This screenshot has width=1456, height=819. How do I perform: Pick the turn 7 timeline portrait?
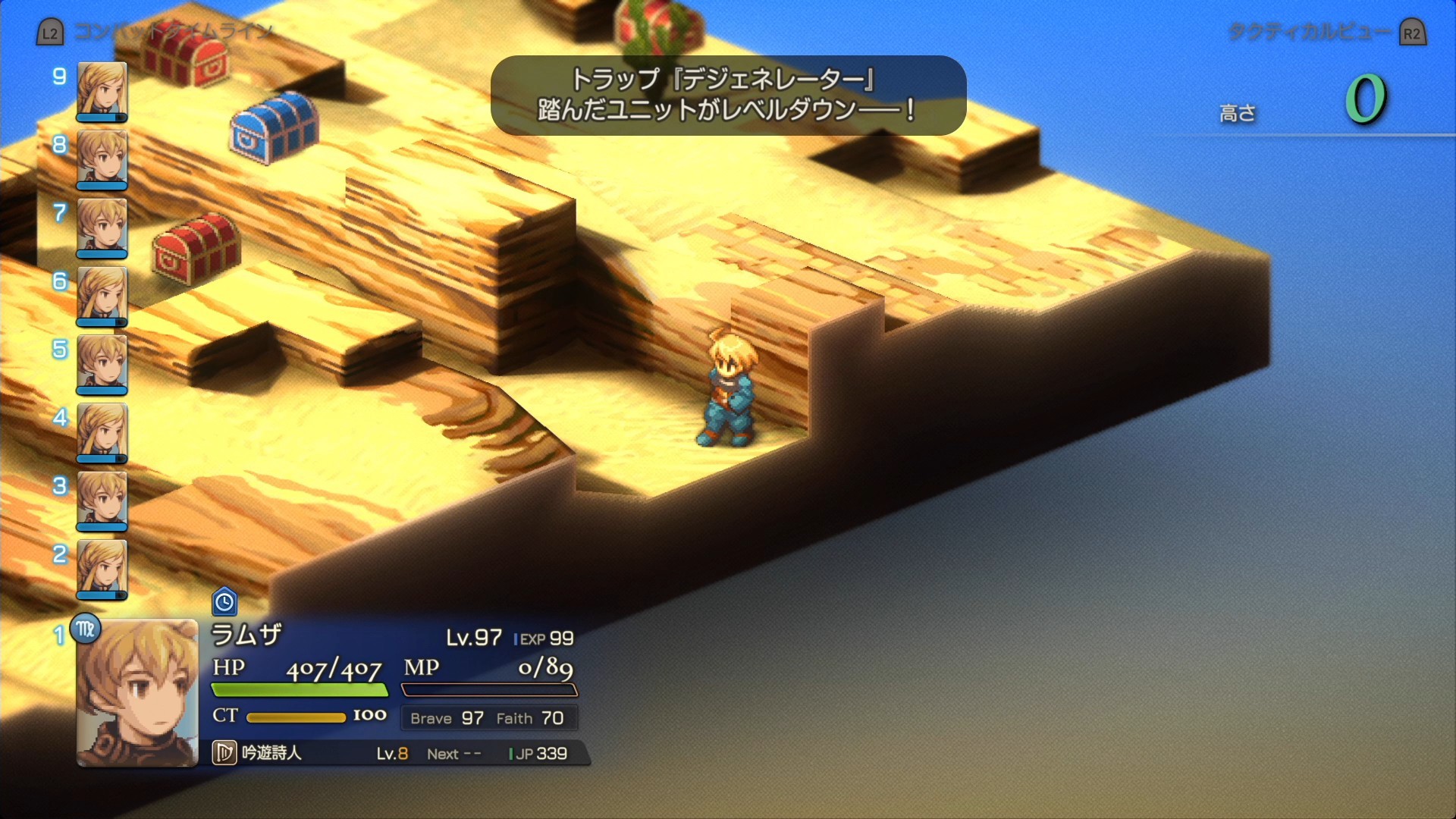pyautogui.click(x=102, y=227)
